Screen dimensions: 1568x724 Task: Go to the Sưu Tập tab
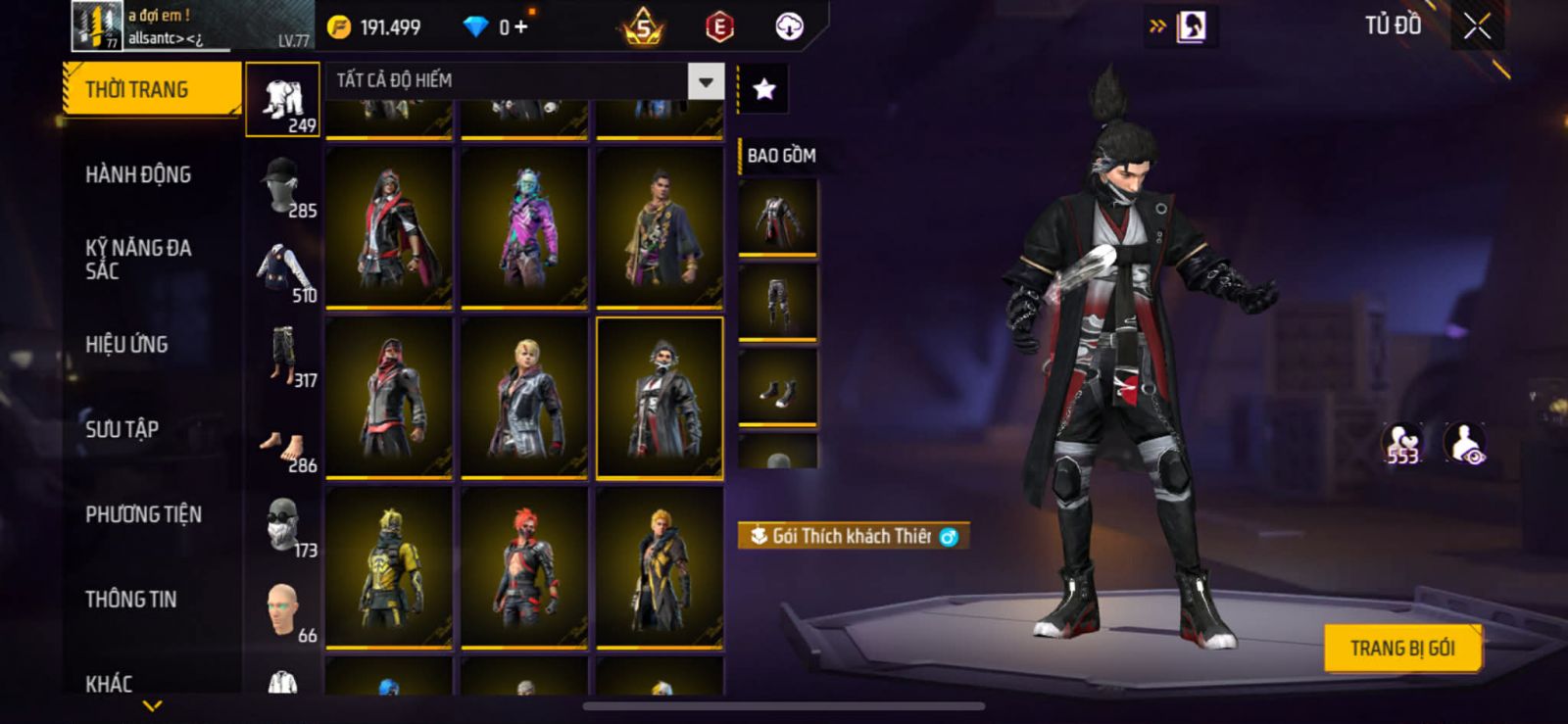pos(122,429)
